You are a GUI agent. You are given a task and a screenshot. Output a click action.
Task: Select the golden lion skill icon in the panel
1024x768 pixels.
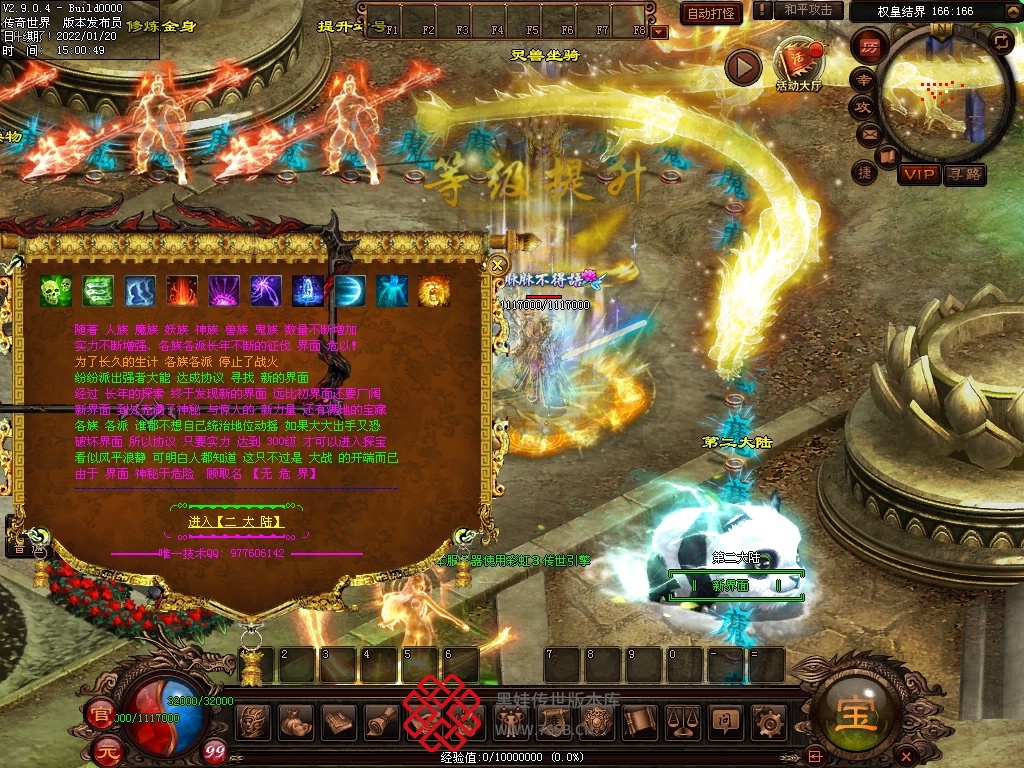pyautogui.click(x=434, y=291)
